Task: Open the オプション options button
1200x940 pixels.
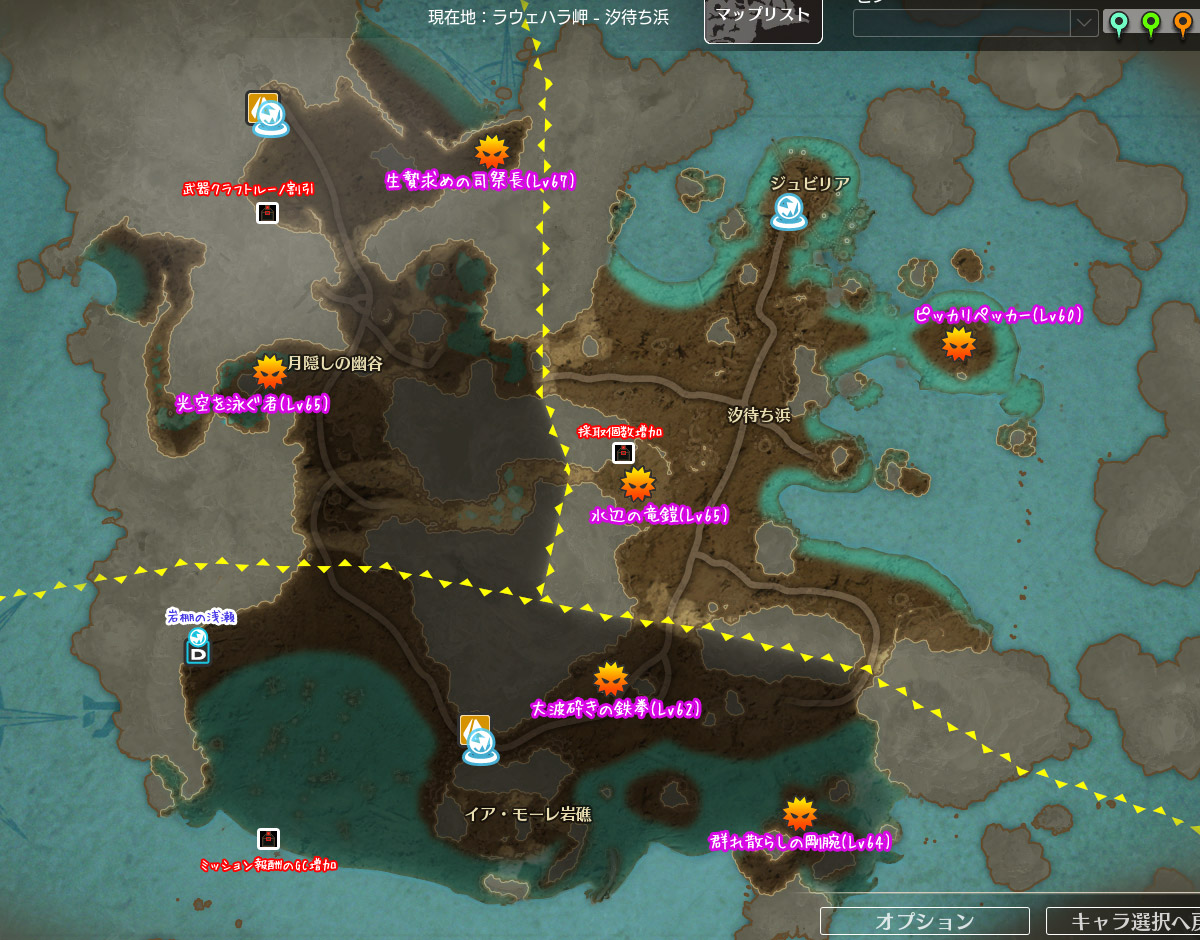Action: [x=924, y=921]
